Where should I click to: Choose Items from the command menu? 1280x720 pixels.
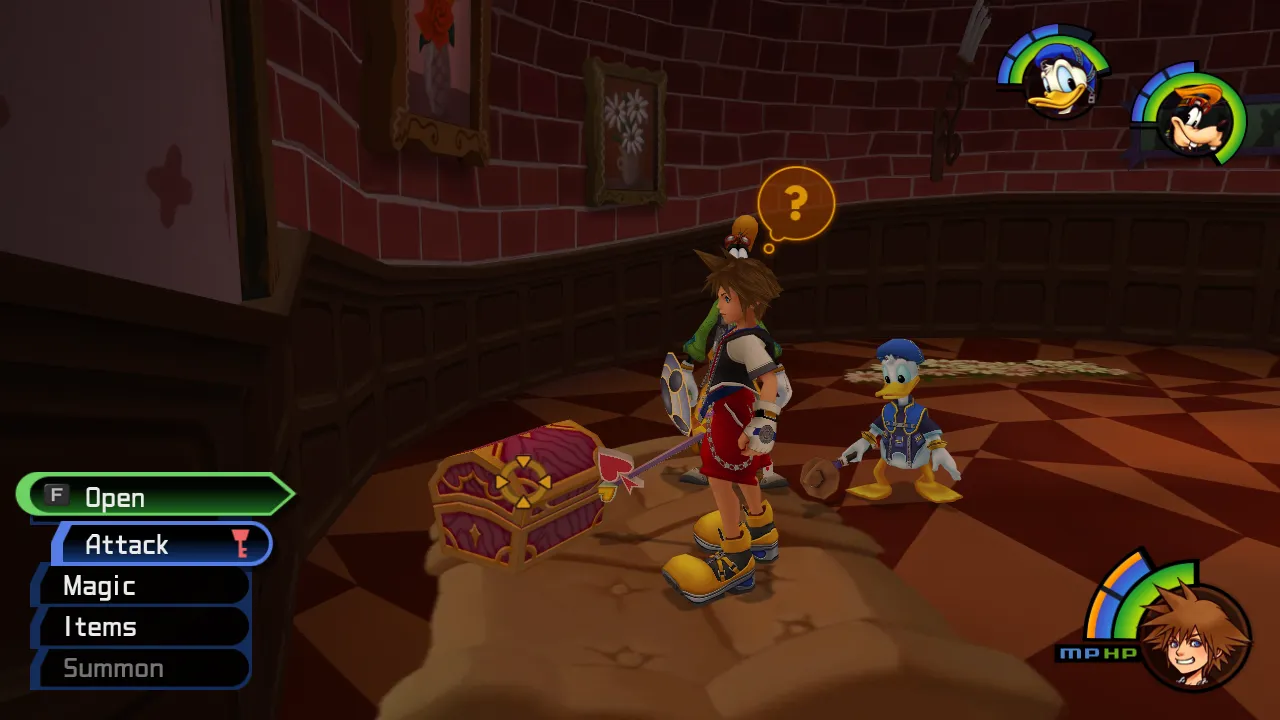click(x=142, y=627)
